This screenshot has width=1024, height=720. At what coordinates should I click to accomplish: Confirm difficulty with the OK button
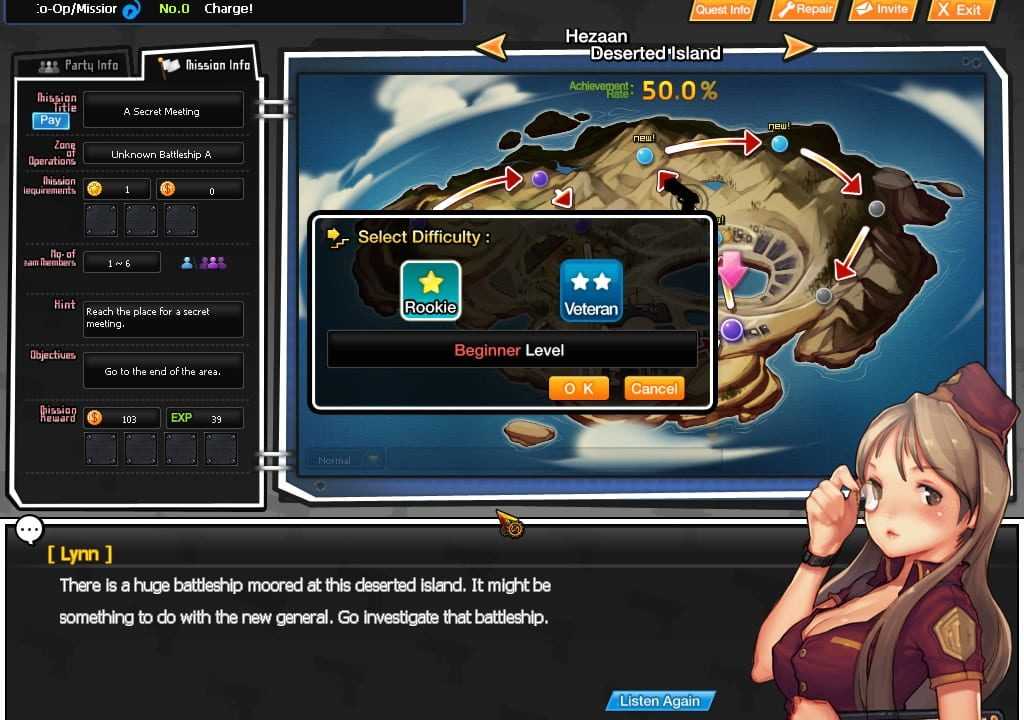click(x=578, y=389)
